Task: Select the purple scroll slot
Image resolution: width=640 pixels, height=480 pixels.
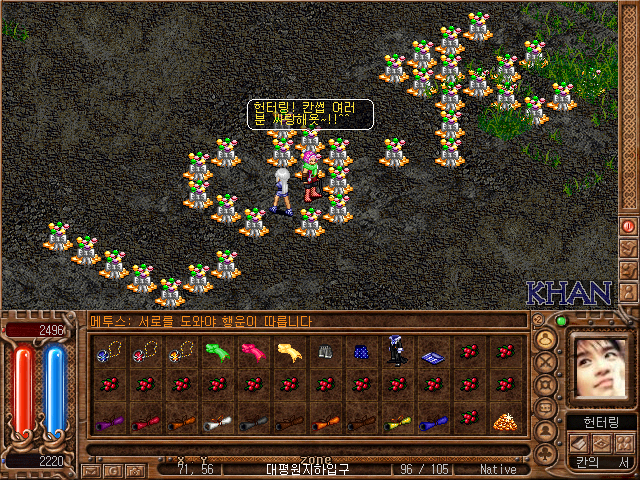Action: (x=109, y=422)
